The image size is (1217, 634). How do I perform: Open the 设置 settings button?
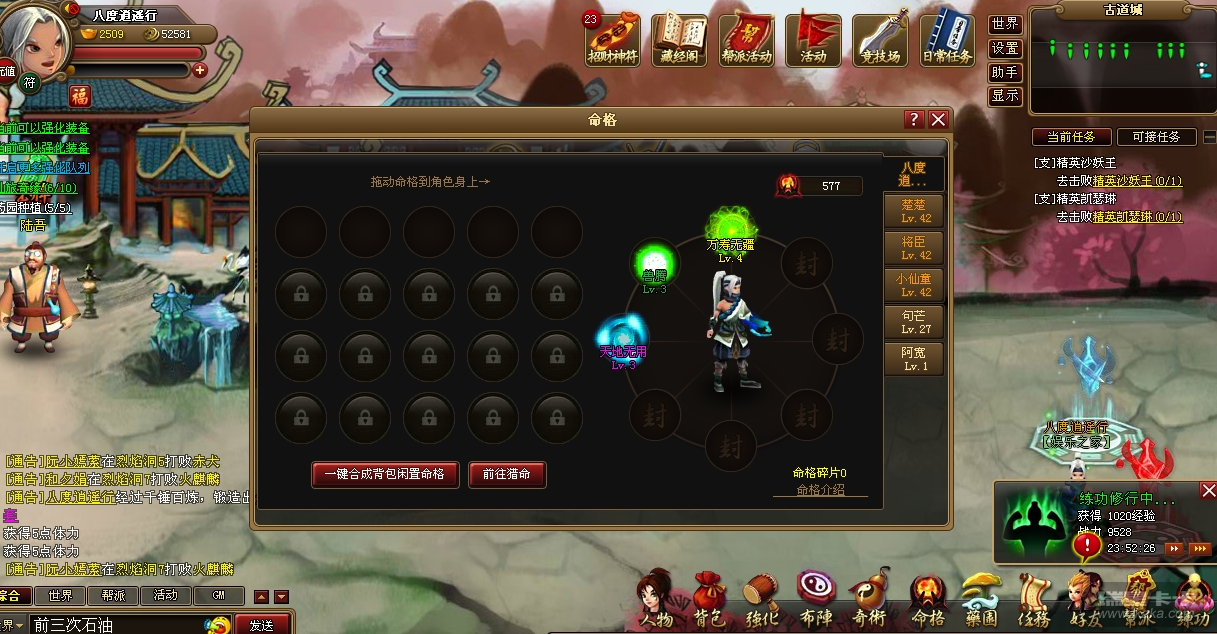click(x=1005, y=48)
